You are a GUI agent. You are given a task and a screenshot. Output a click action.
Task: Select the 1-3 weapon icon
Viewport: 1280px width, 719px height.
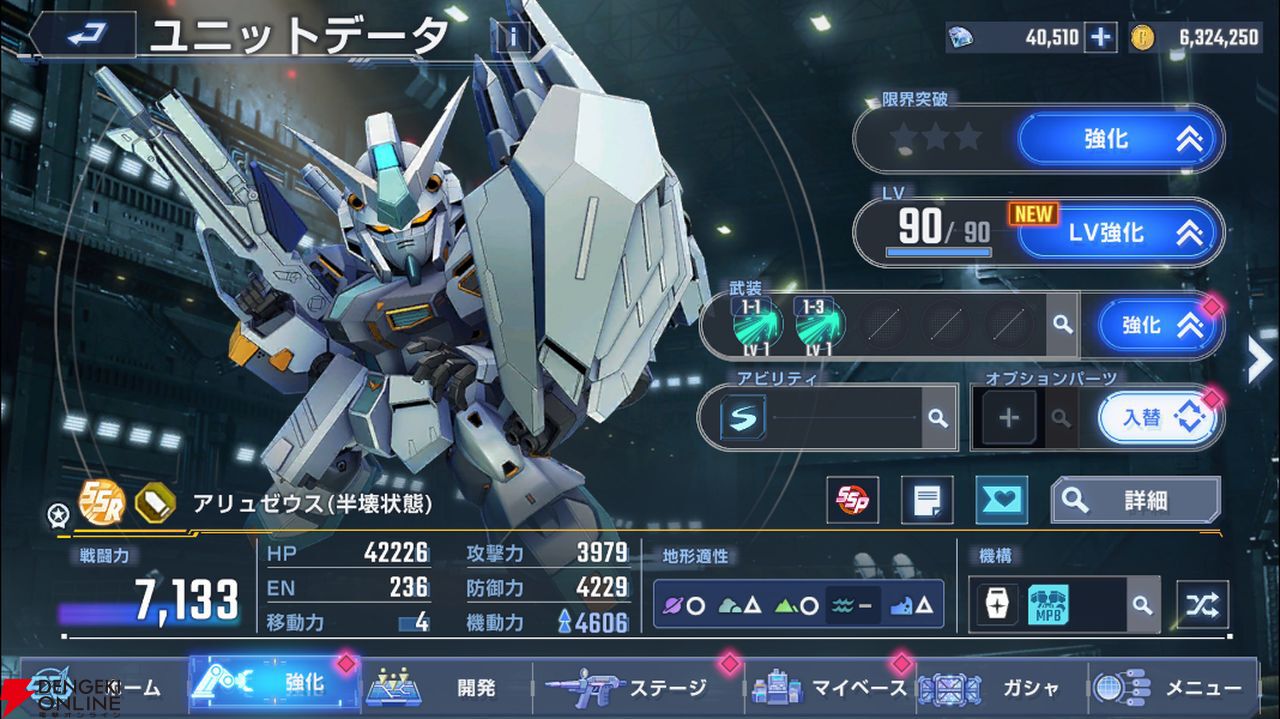(820, 324)
